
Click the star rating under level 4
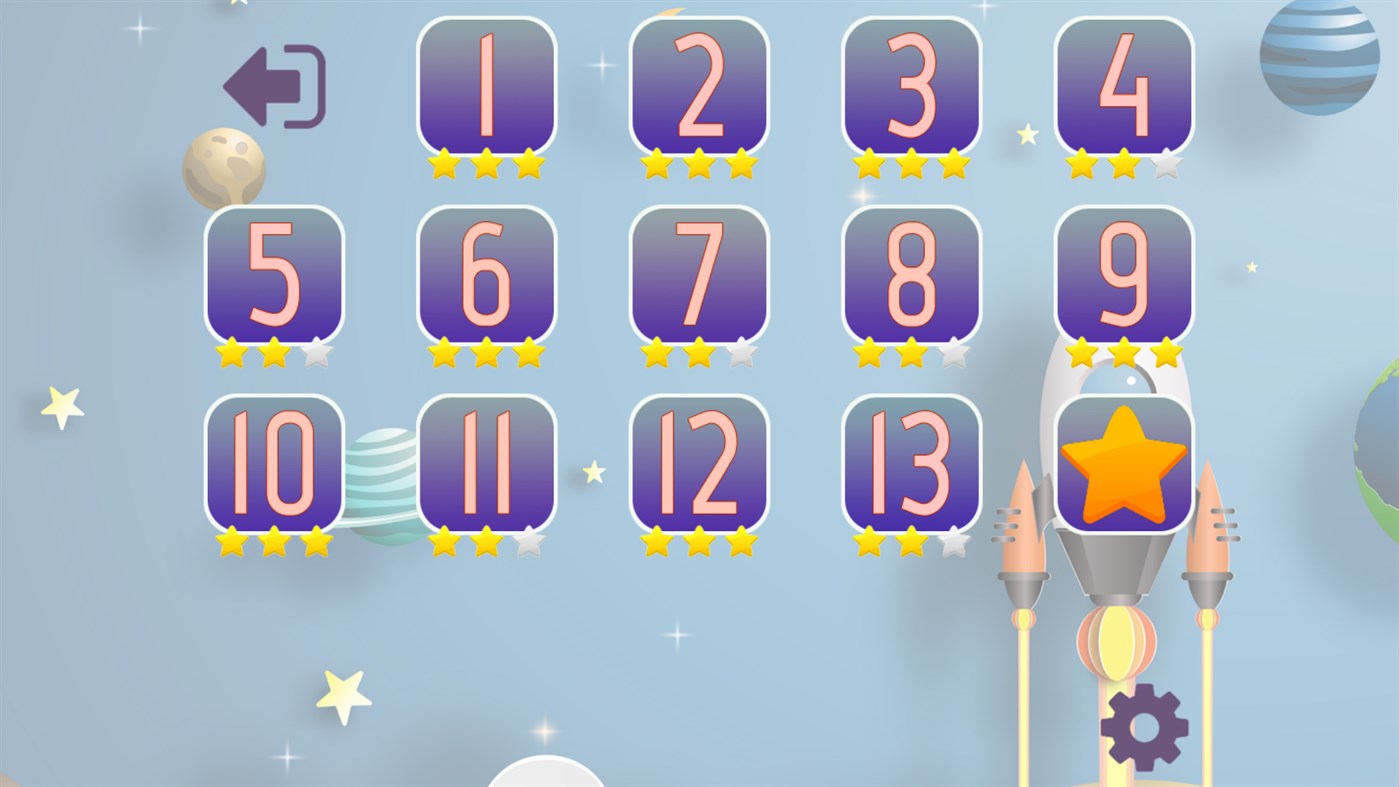(x=1124, y=163)
